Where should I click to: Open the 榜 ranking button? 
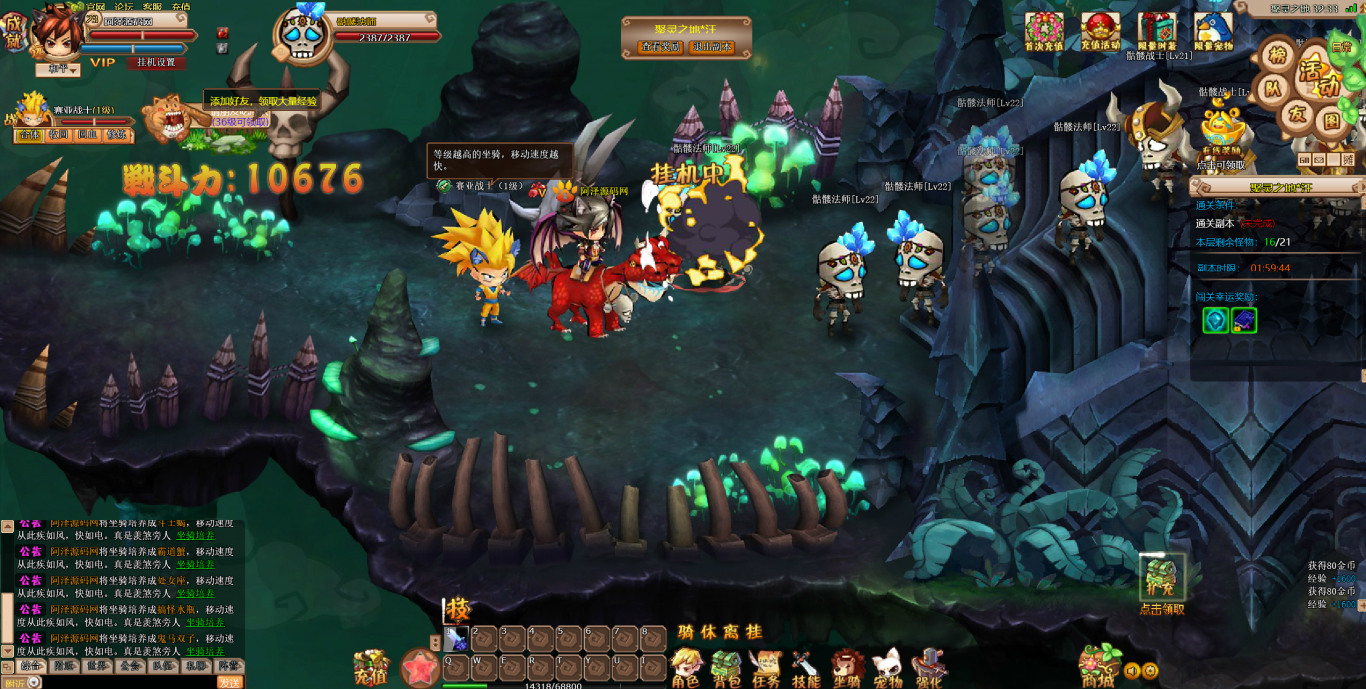point(1277,55)
